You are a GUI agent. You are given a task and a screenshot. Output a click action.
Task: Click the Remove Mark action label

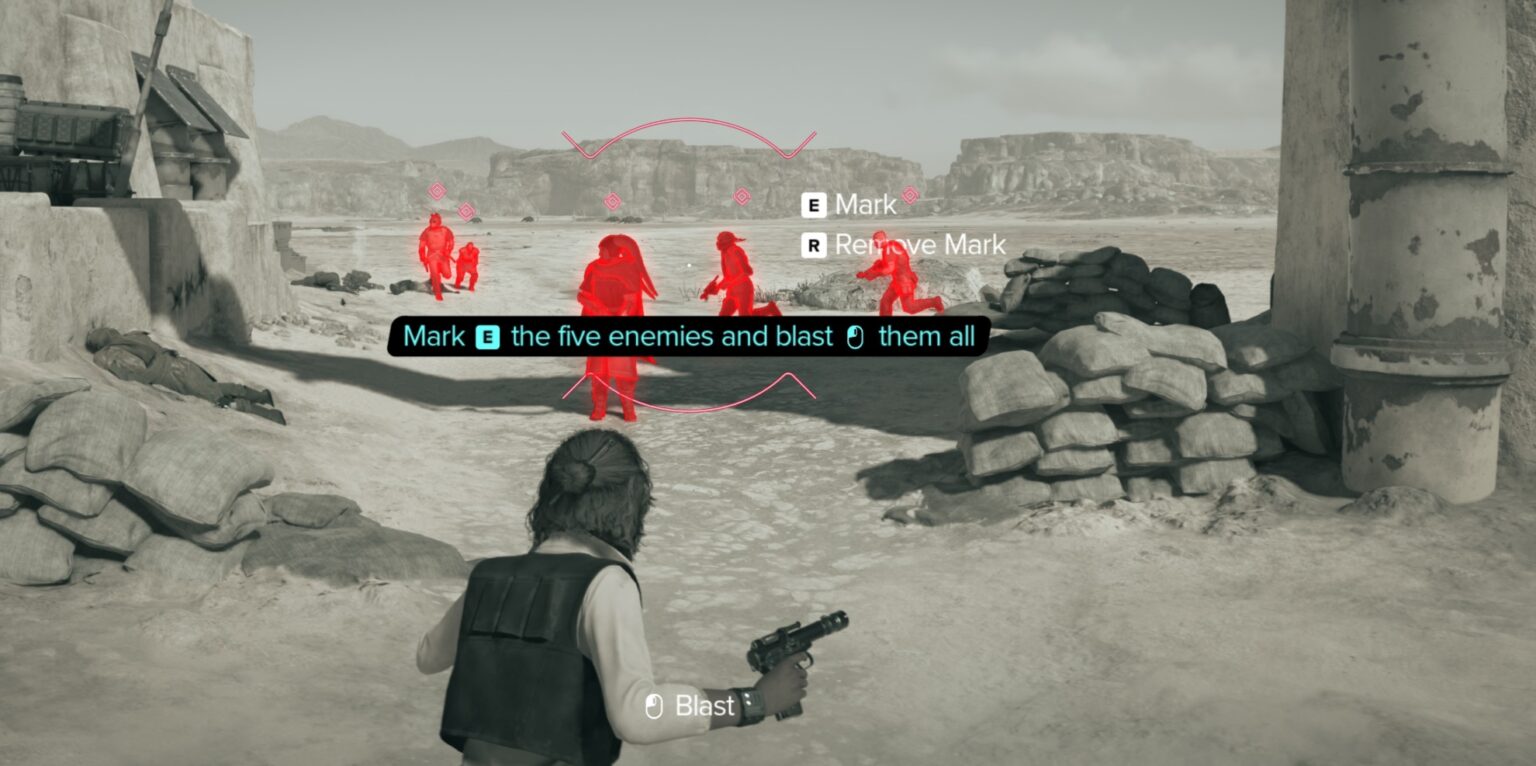(918, 245)
